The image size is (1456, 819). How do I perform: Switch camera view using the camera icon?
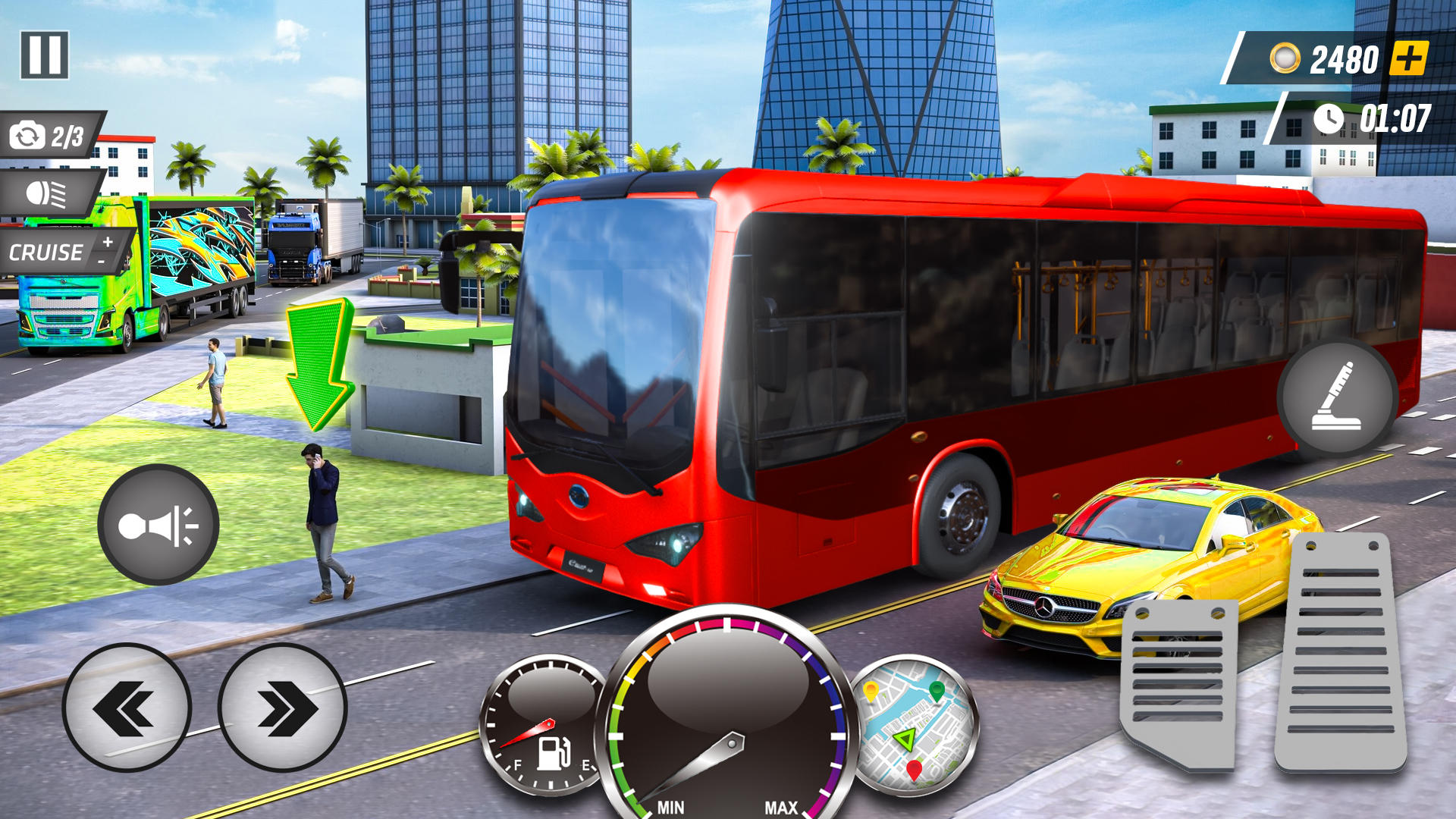pos(28,136)
